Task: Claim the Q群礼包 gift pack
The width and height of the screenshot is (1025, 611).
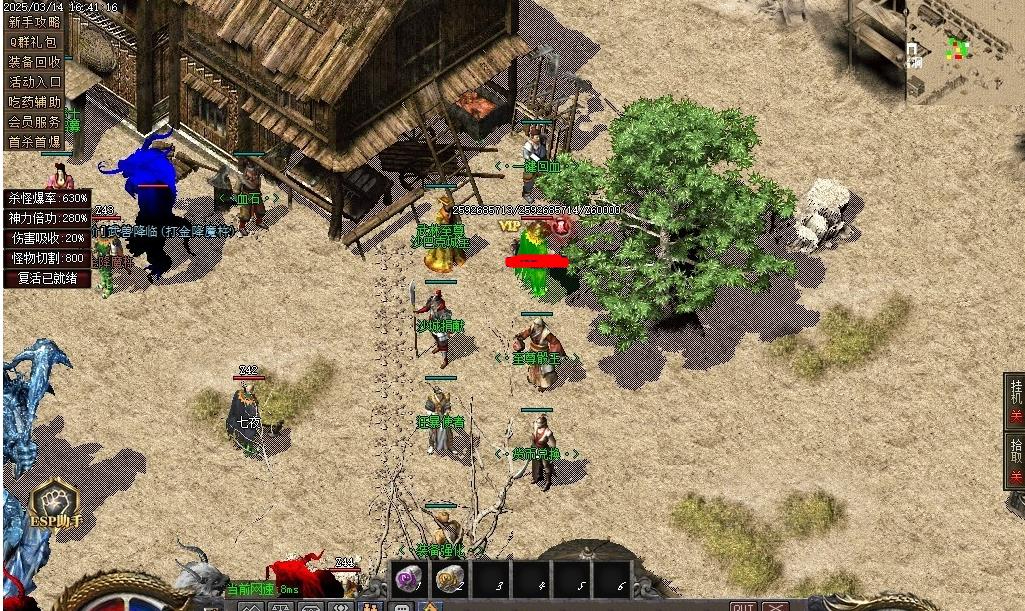Action: [35, 42]
